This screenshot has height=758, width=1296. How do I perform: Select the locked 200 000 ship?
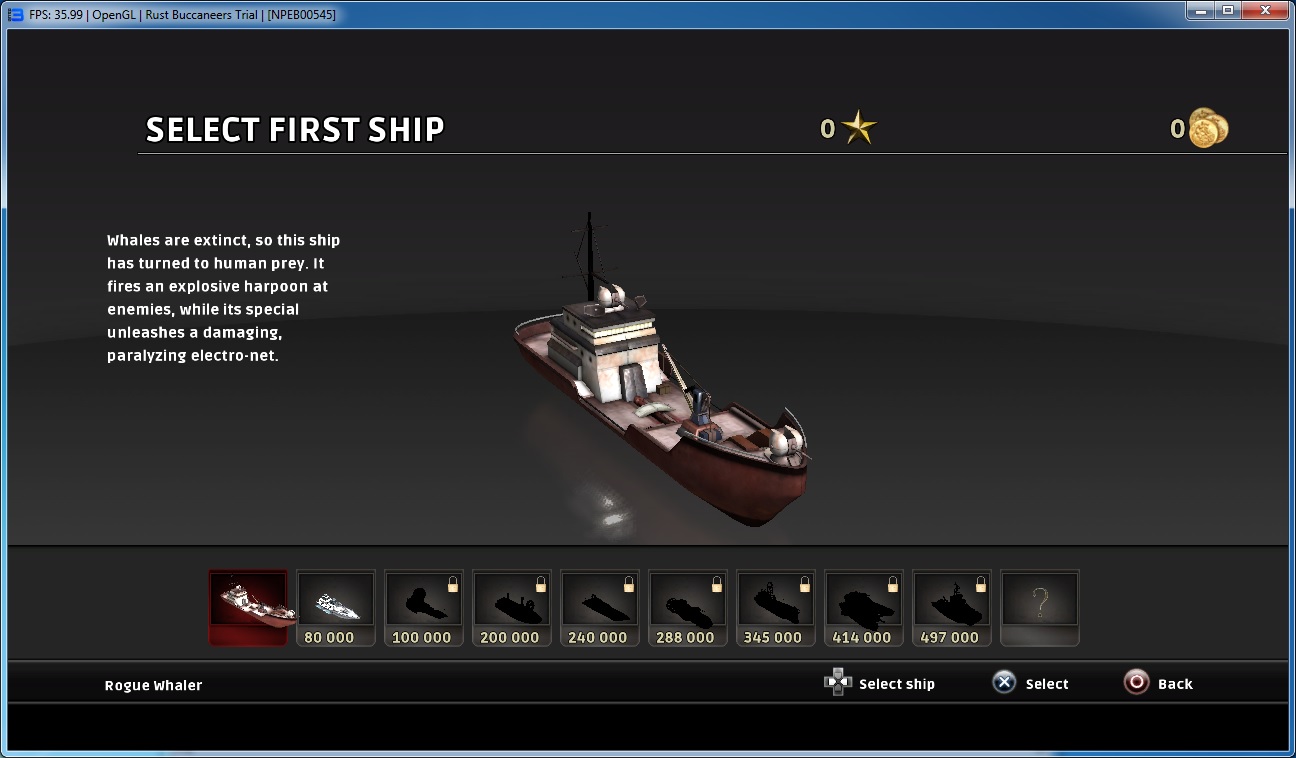pyautogui.click(x=512, y=607)
